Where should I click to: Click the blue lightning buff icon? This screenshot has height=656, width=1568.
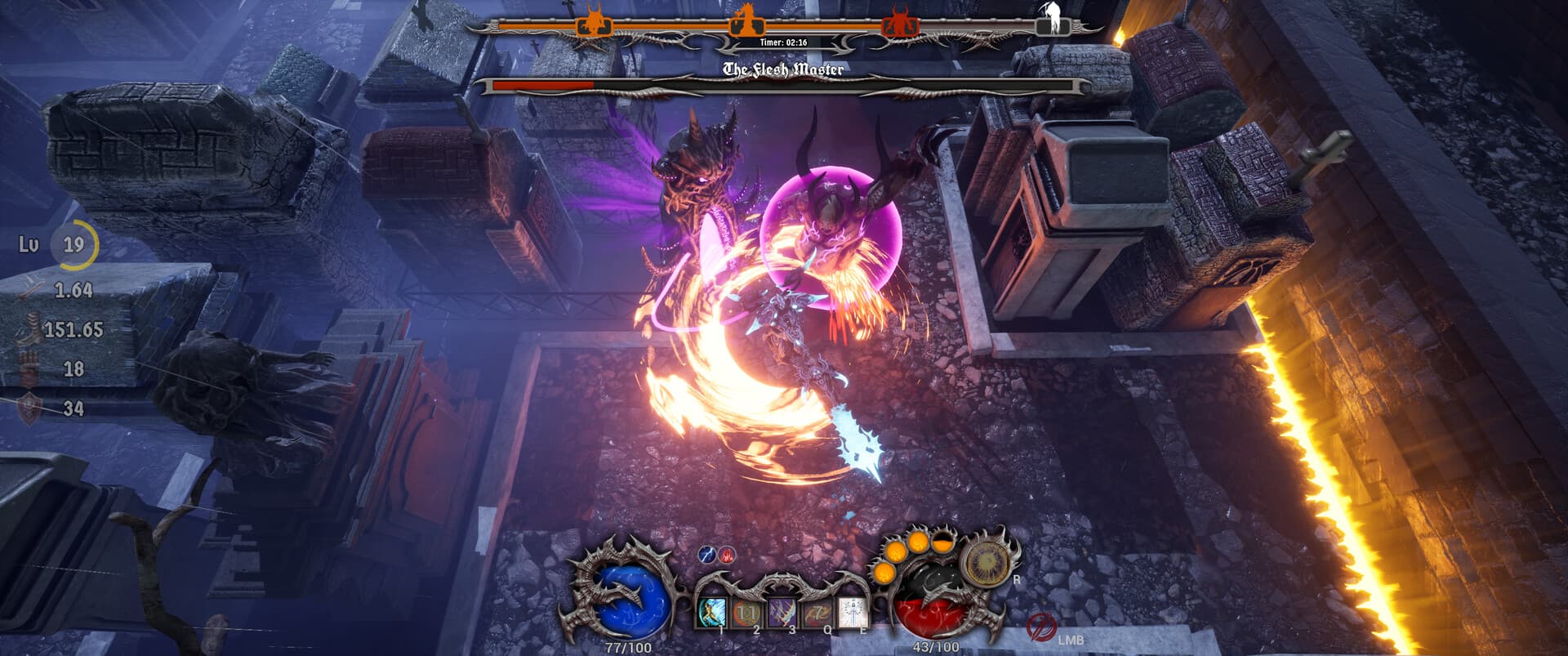coord(707,556)
